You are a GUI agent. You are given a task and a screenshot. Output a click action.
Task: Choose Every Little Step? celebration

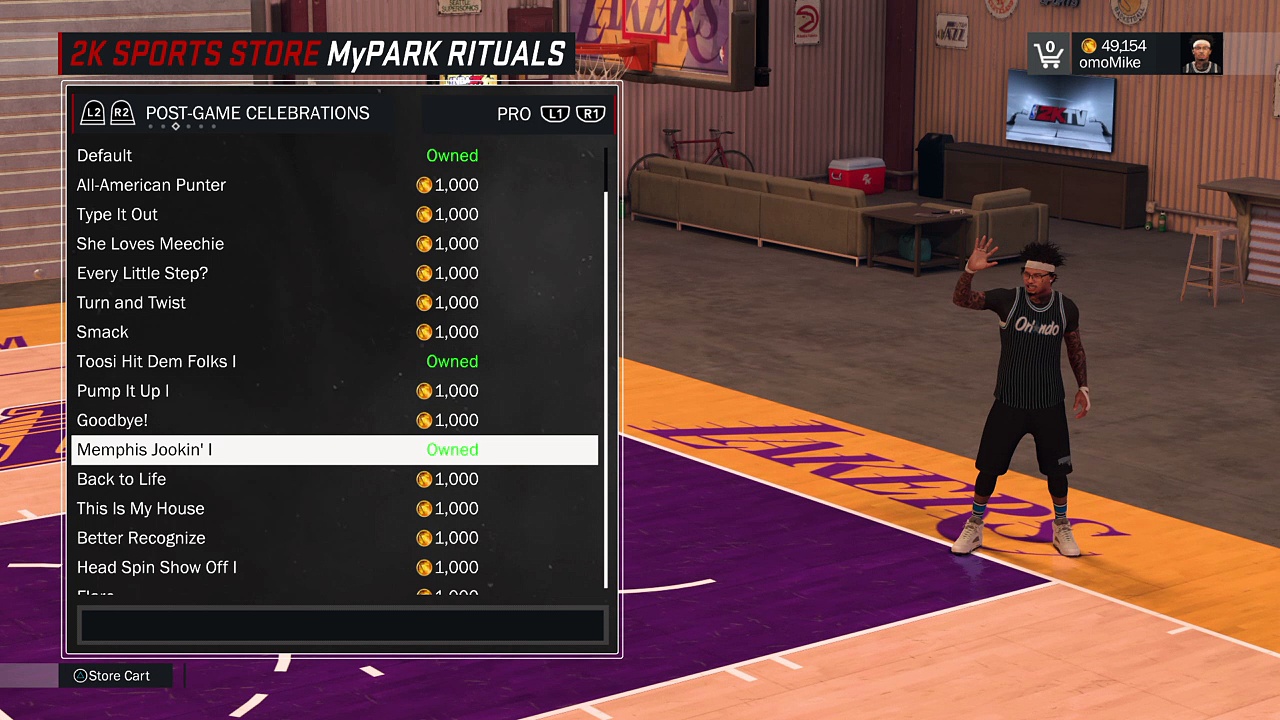142,273
